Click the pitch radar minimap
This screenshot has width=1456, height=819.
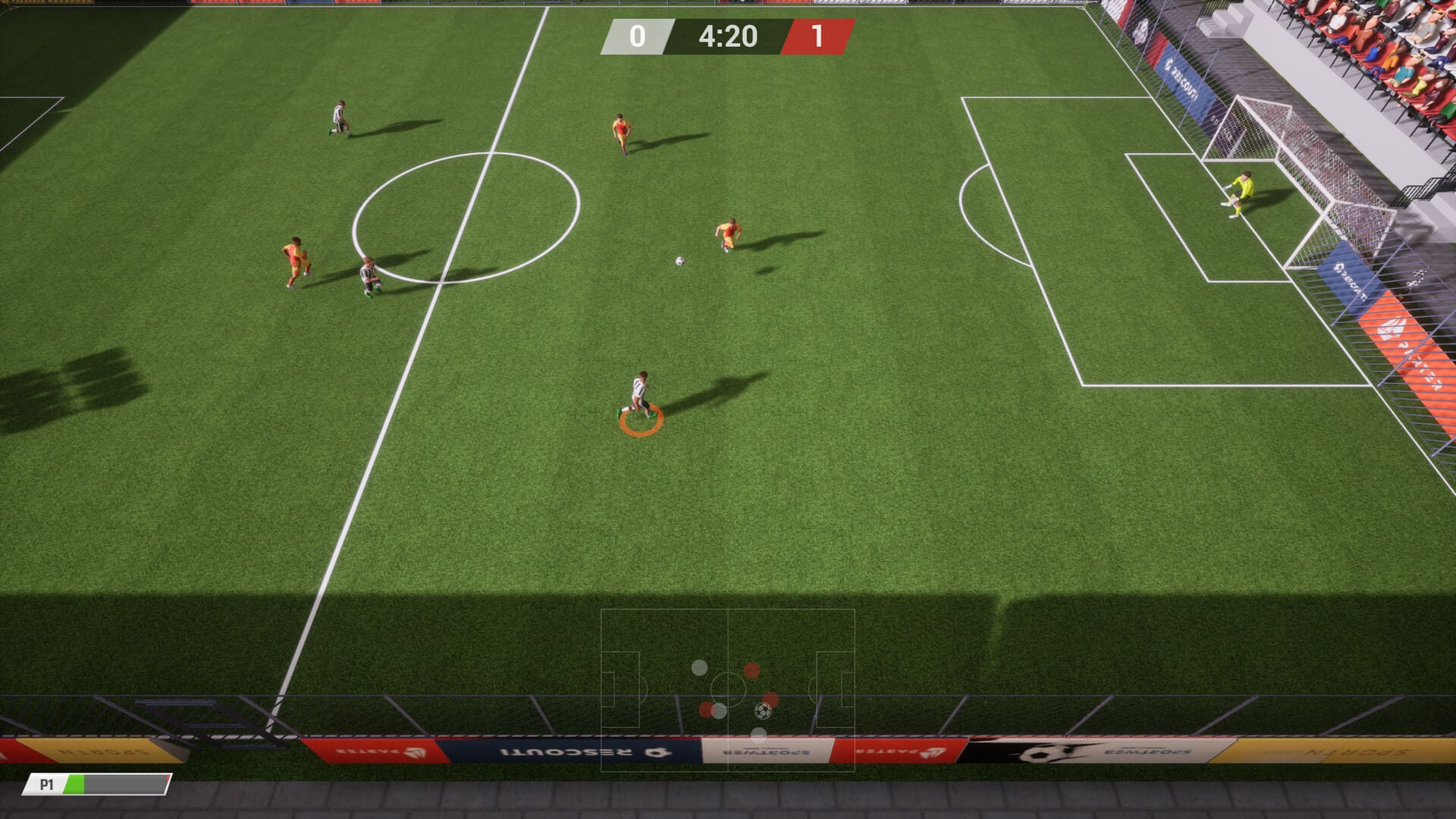727,689
